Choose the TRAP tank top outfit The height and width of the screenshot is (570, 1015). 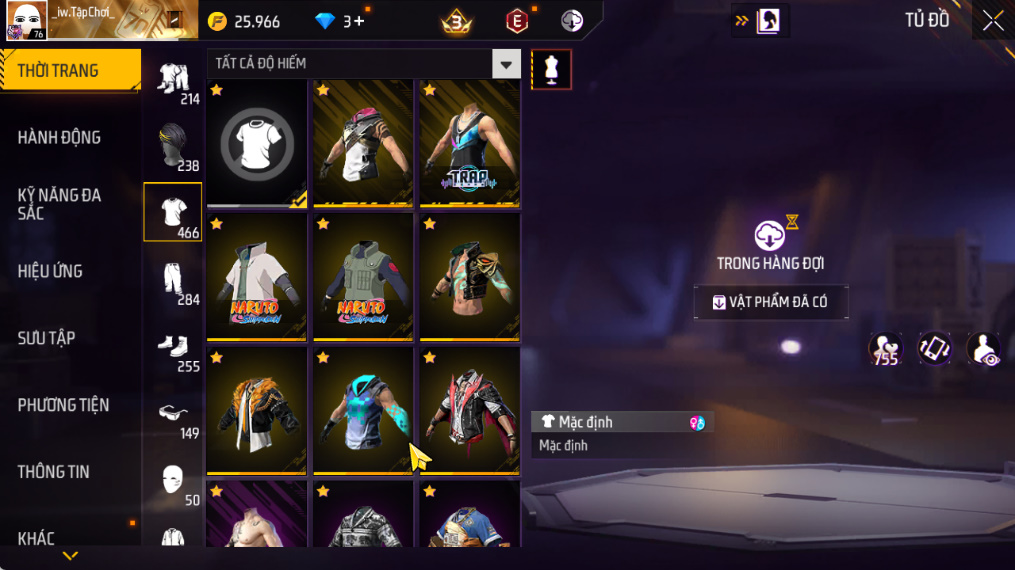[469, 144]
